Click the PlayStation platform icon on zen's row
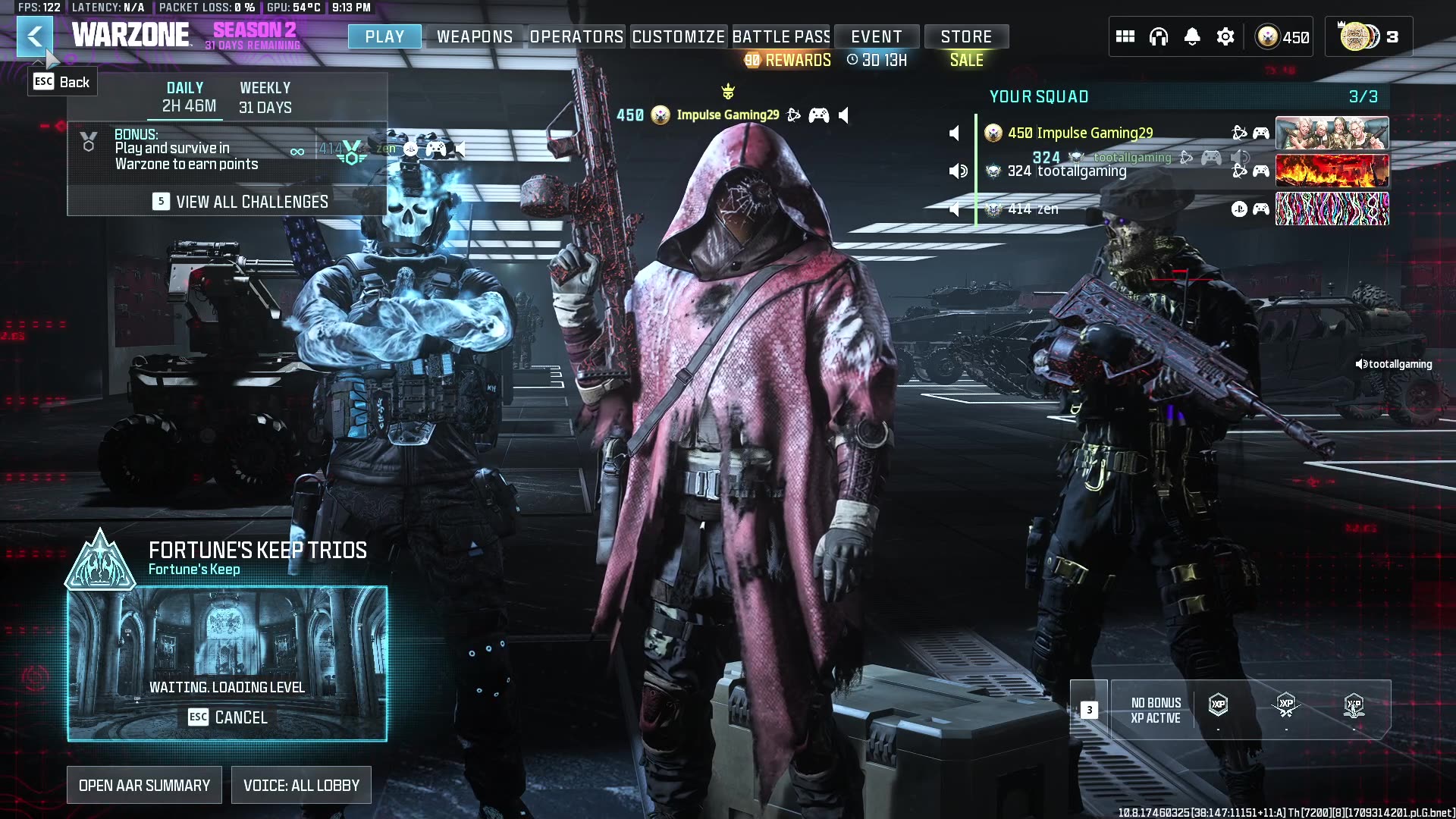This screenshot has width=1456, height=819. point(1239,209)
